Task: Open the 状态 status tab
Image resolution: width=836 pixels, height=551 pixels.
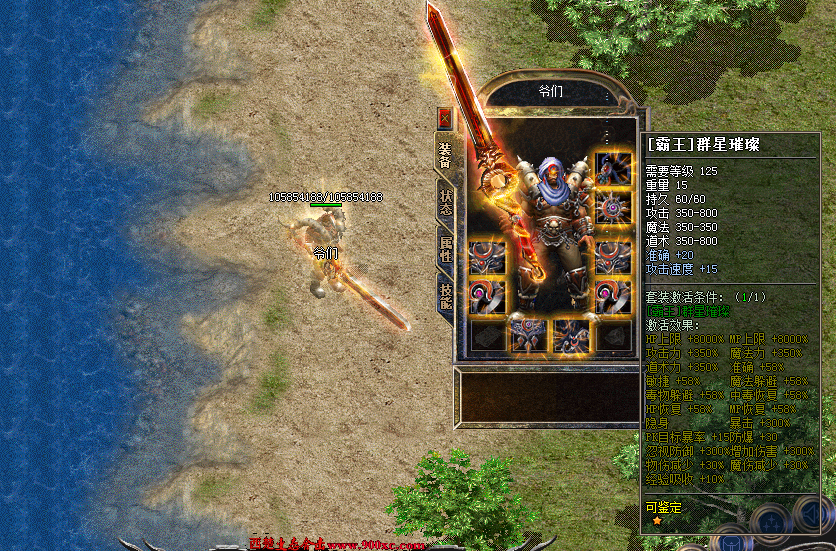Action: tap(446, 203)
